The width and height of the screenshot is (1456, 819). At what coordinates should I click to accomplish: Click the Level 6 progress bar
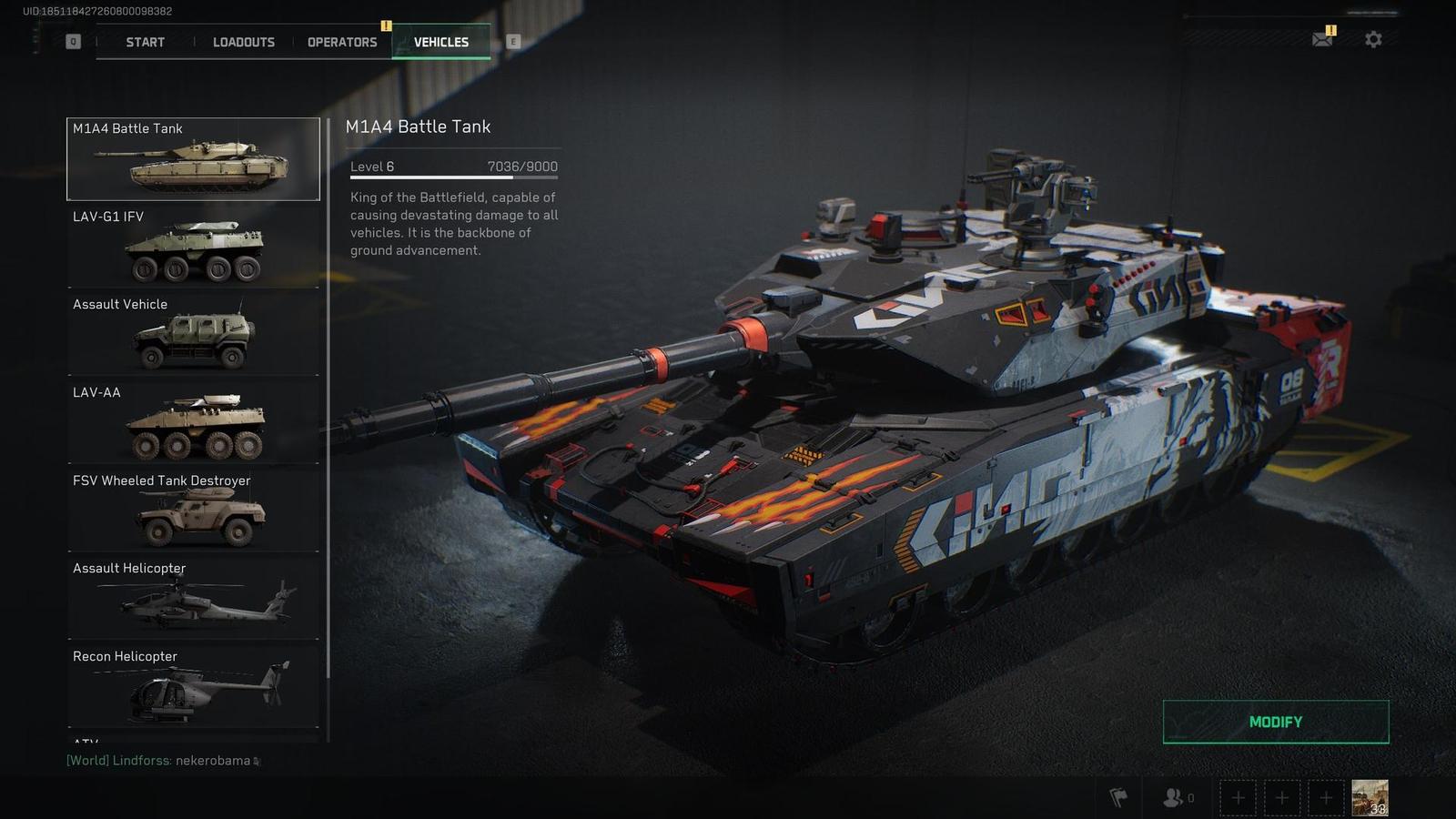coord(453,175)
